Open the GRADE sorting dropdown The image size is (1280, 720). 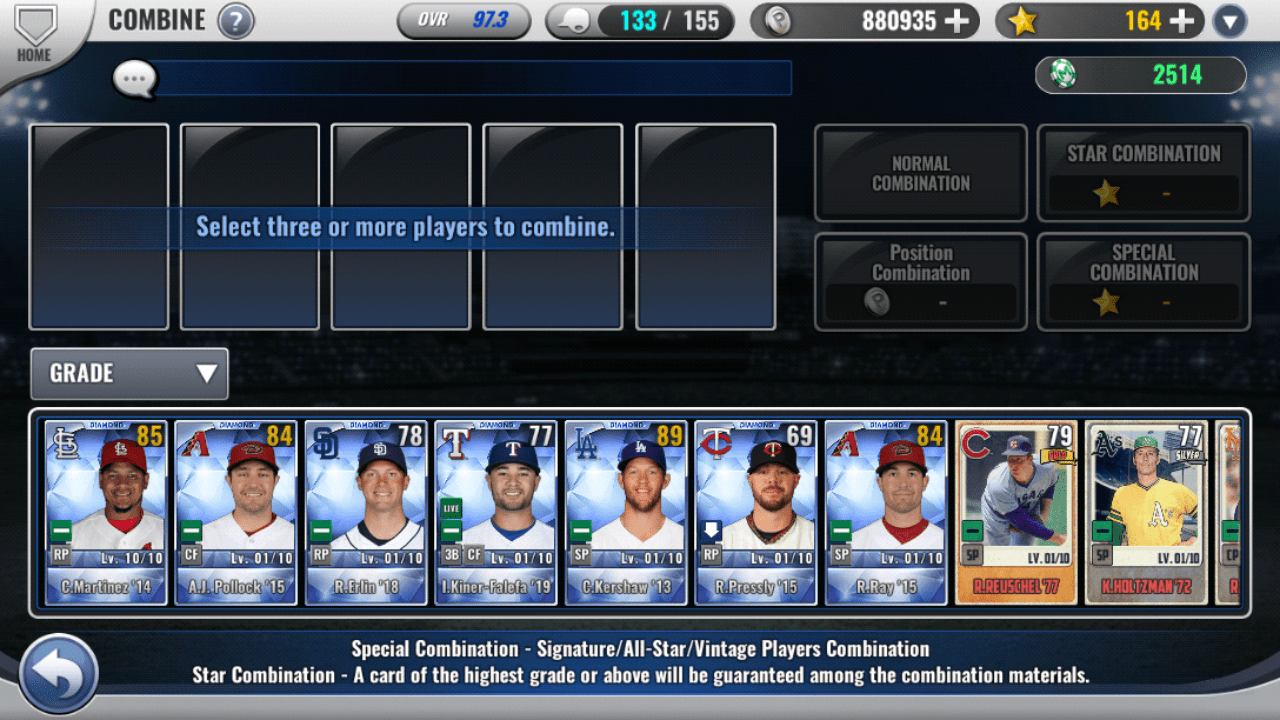tap(129, 373)
